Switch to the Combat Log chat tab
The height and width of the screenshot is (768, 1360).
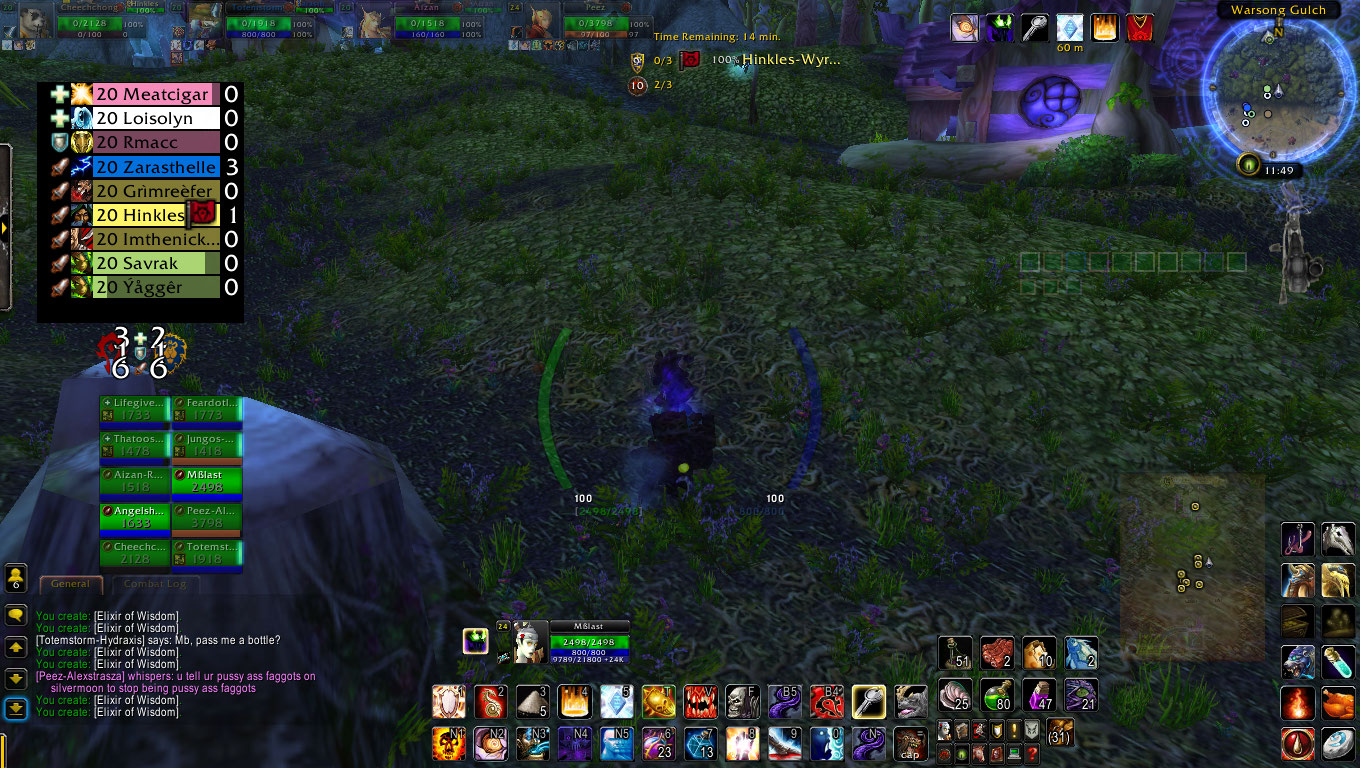(155, 584)
